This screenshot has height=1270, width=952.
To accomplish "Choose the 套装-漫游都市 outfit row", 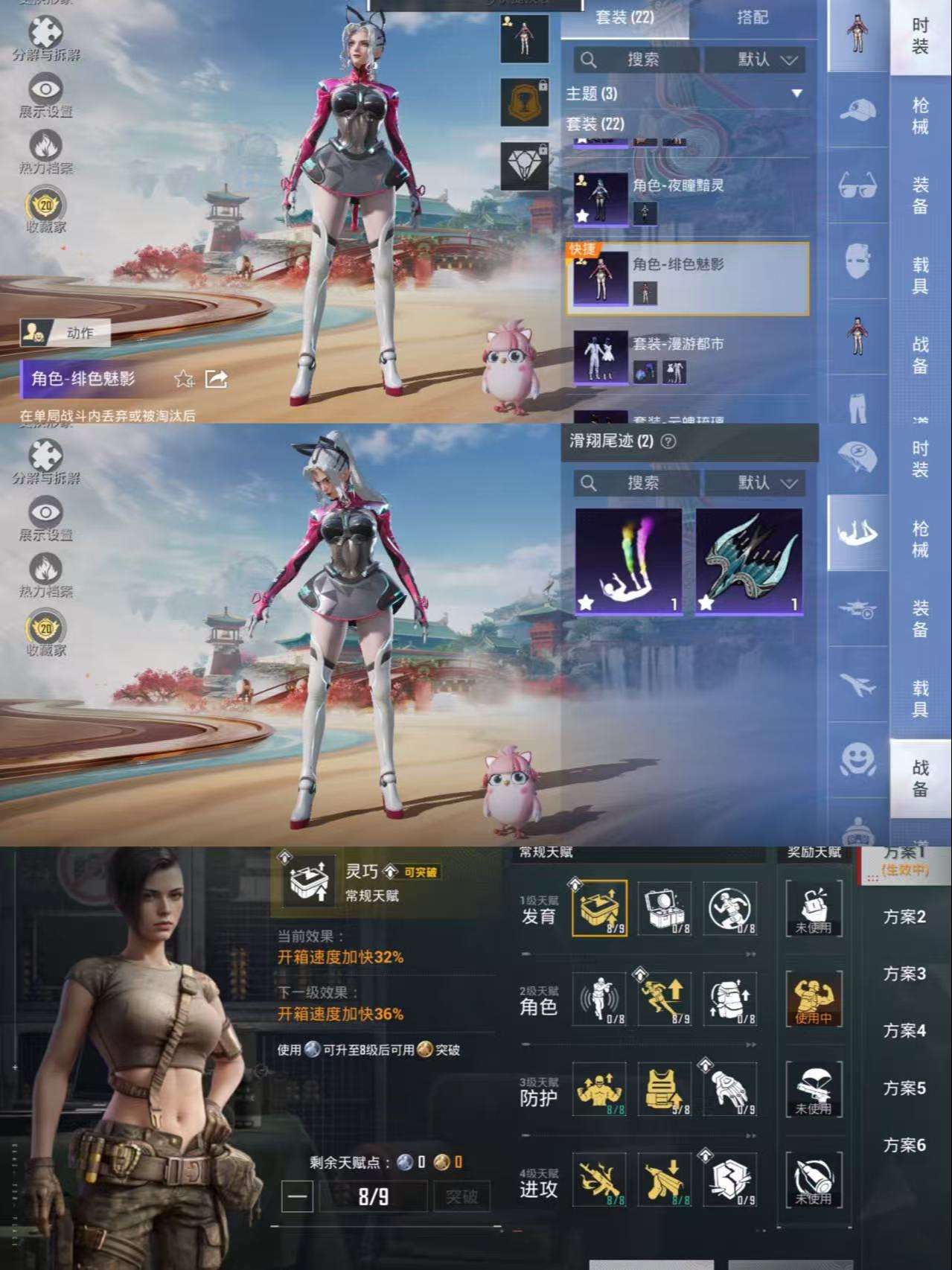I will [689, 358].
